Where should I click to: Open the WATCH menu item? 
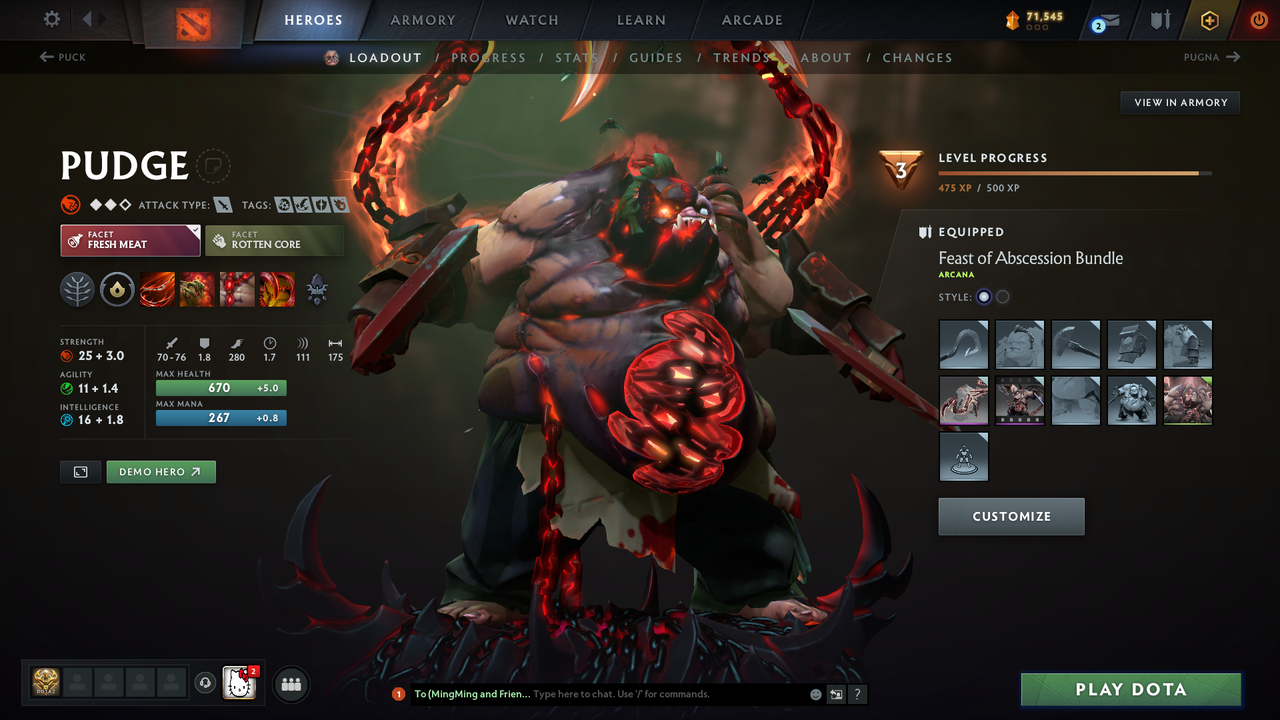point(531,19)
